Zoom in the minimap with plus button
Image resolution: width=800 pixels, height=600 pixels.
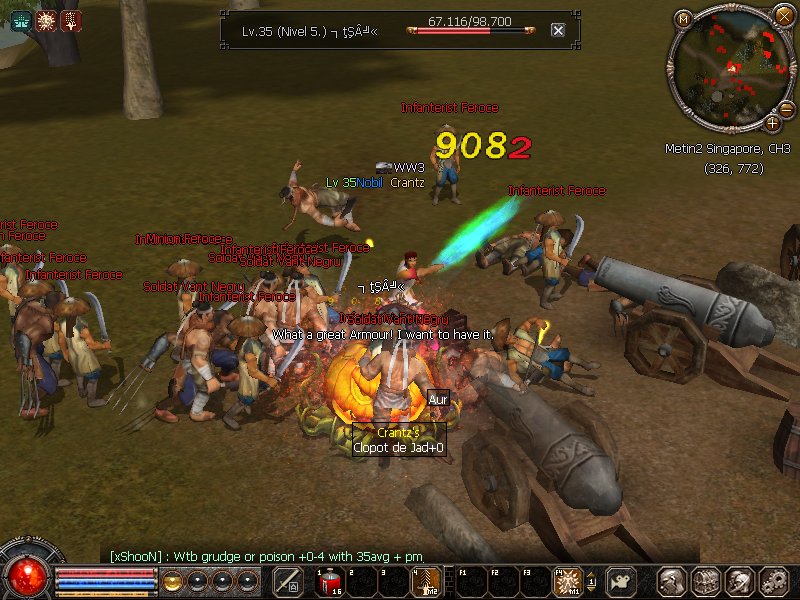[x=773, y=123]
